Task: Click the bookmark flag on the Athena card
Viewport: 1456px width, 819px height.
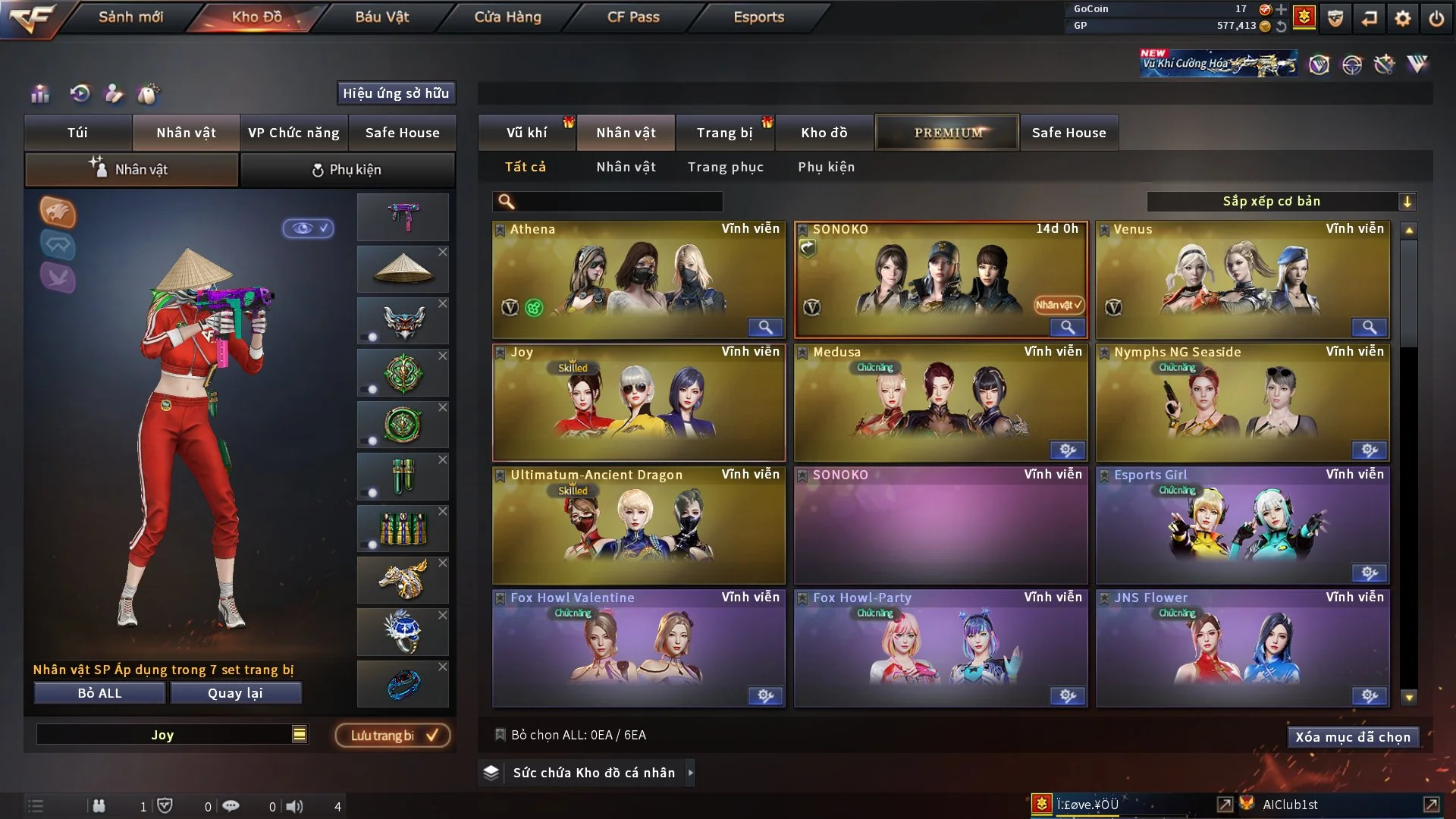Action: click(500, 228)
